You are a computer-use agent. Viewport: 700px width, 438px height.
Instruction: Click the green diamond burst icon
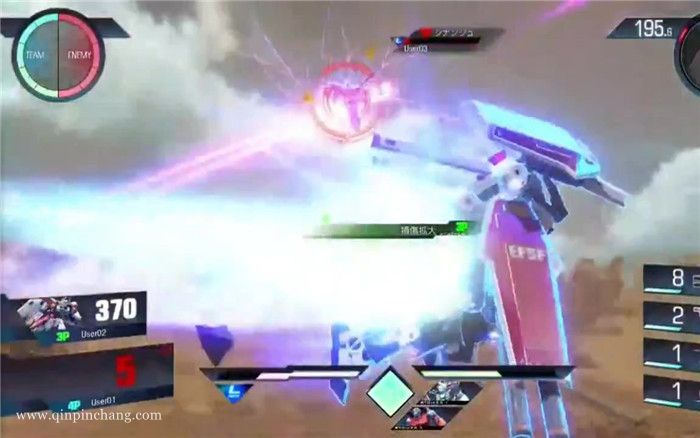click(389, 391)
